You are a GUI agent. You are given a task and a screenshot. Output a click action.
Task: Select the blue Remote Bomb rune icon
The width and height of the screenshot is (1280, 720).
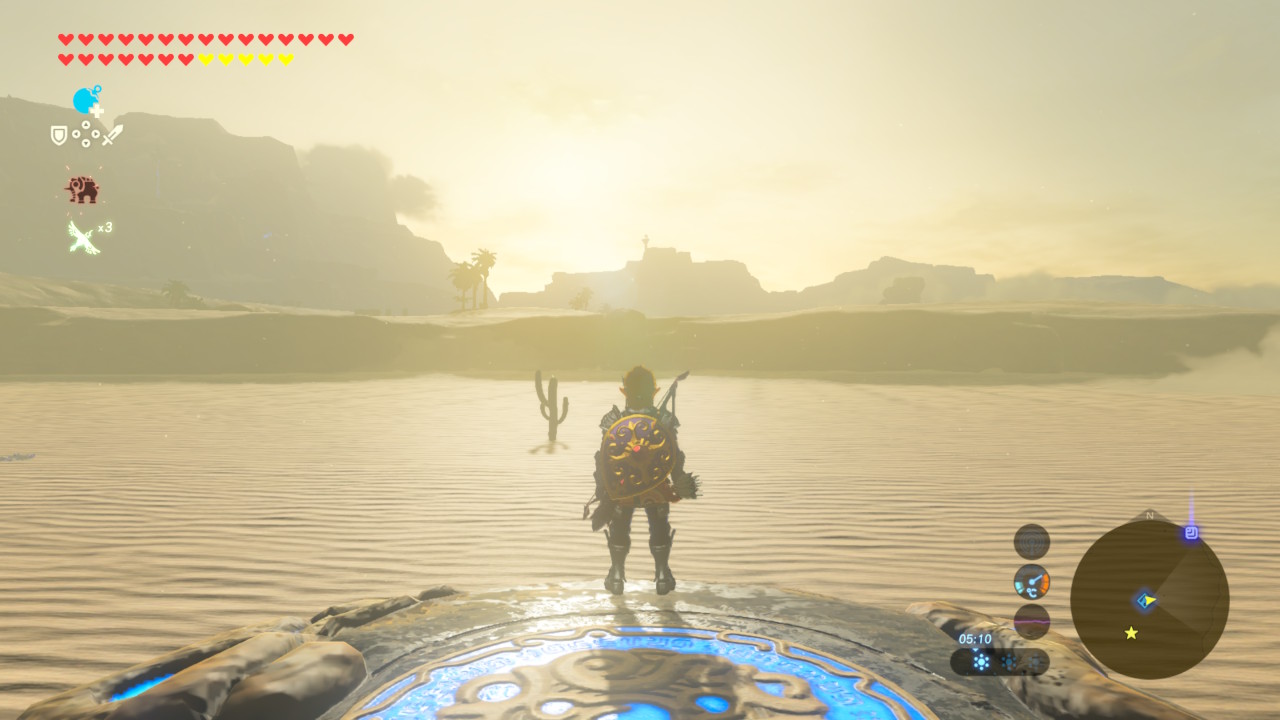87,101
